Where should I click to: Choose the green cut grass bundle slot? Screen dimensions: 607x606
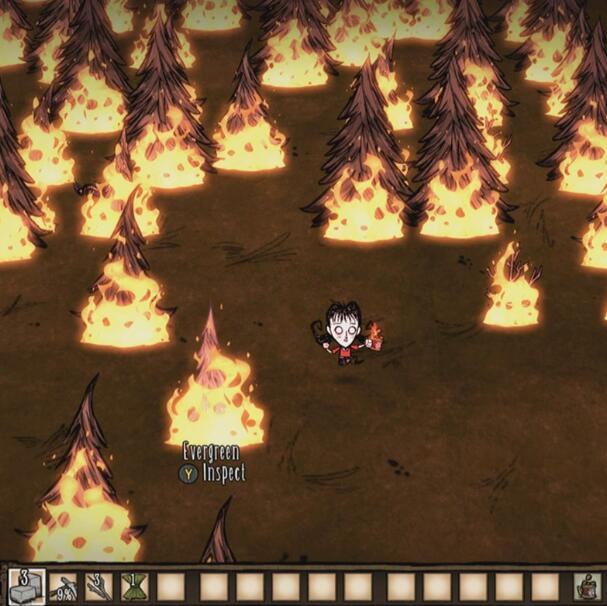tap(134, 586)
